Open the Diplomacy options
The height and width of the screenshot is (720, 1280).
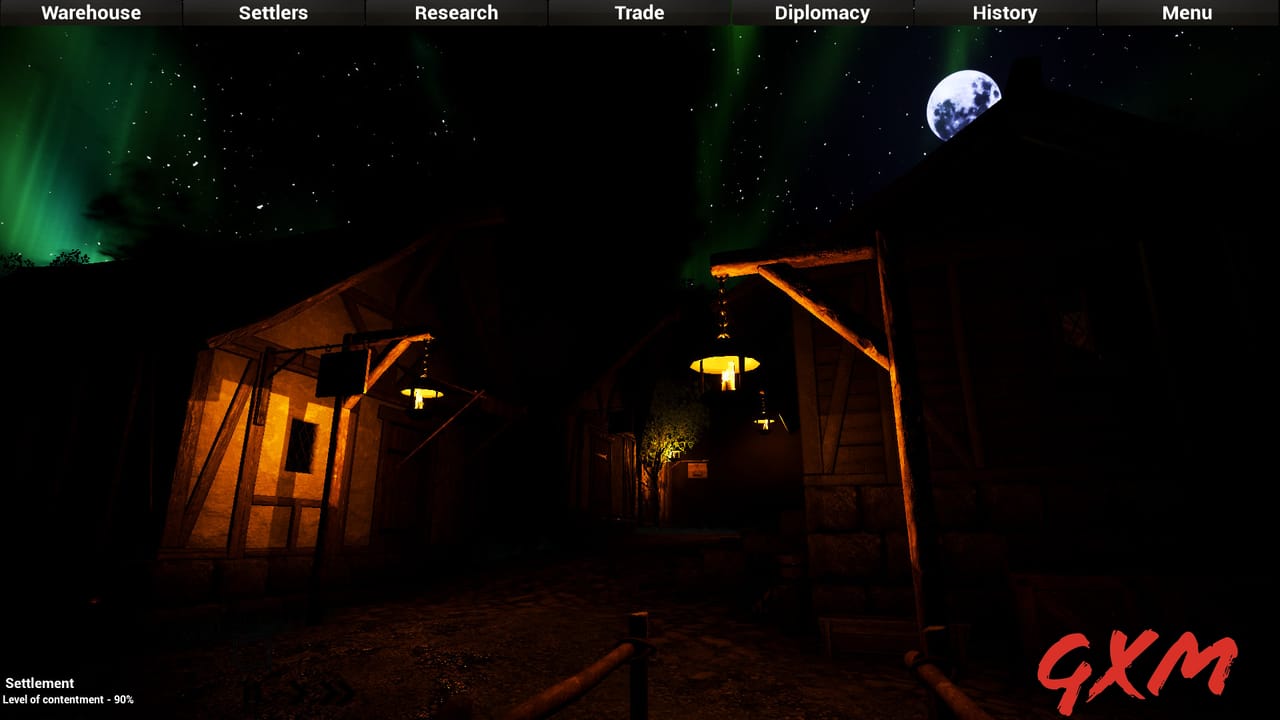(x=821, y=13)
